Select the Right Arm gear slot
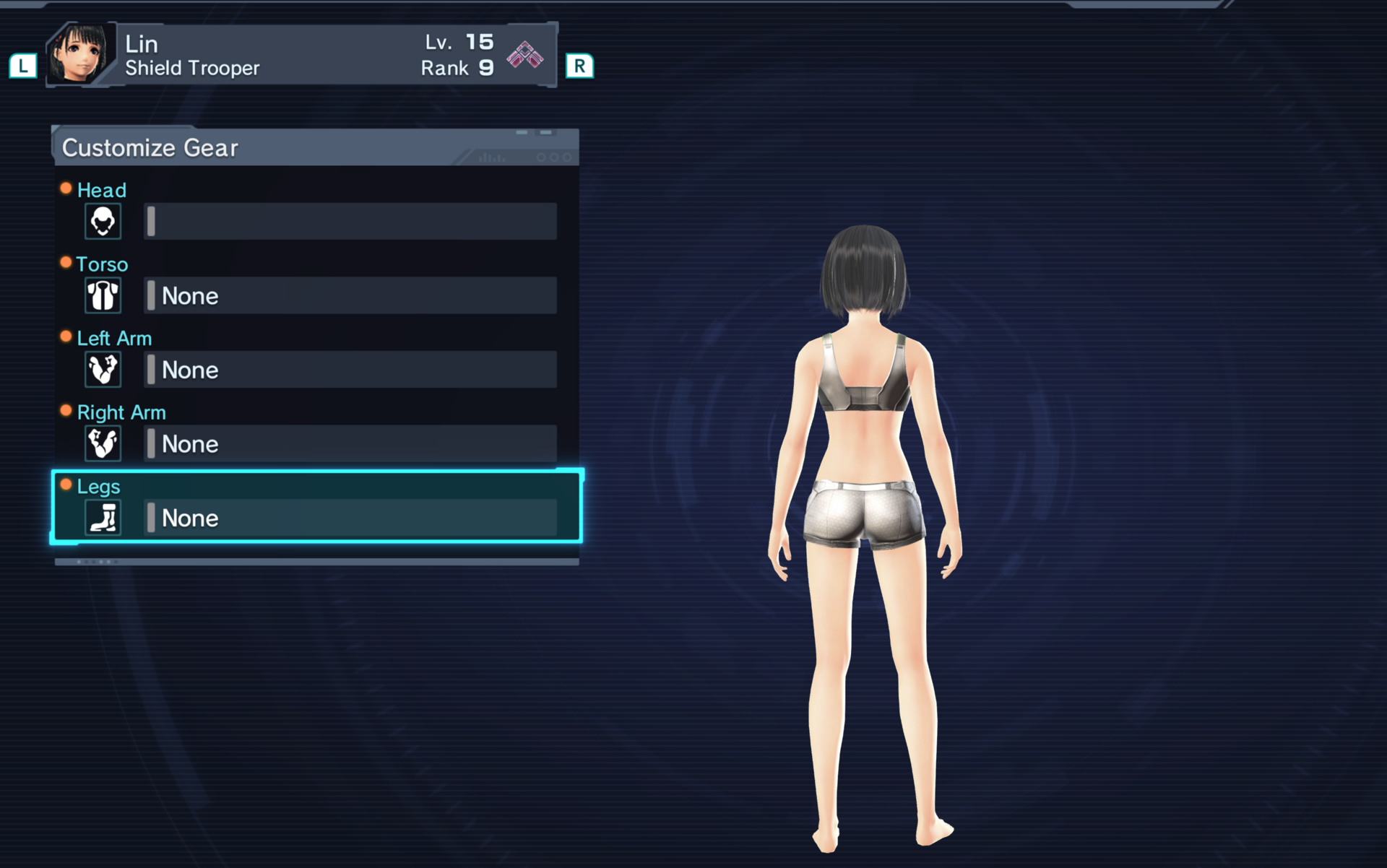1387x868 pixels. point(350,443)
